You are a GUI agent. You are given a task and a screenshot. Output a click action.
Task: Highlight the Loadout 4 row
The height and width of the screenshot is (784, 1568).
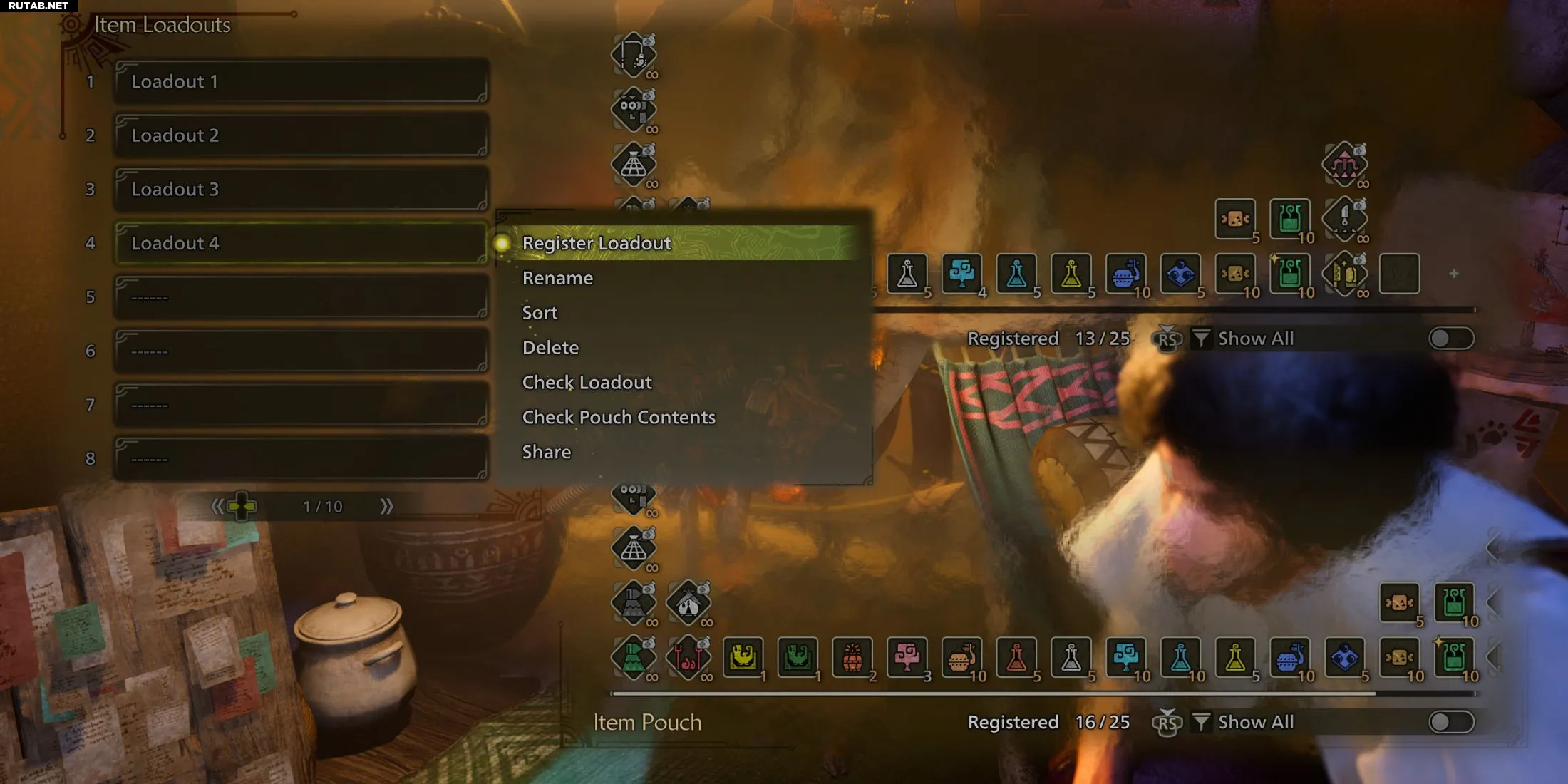click(301, 243)
